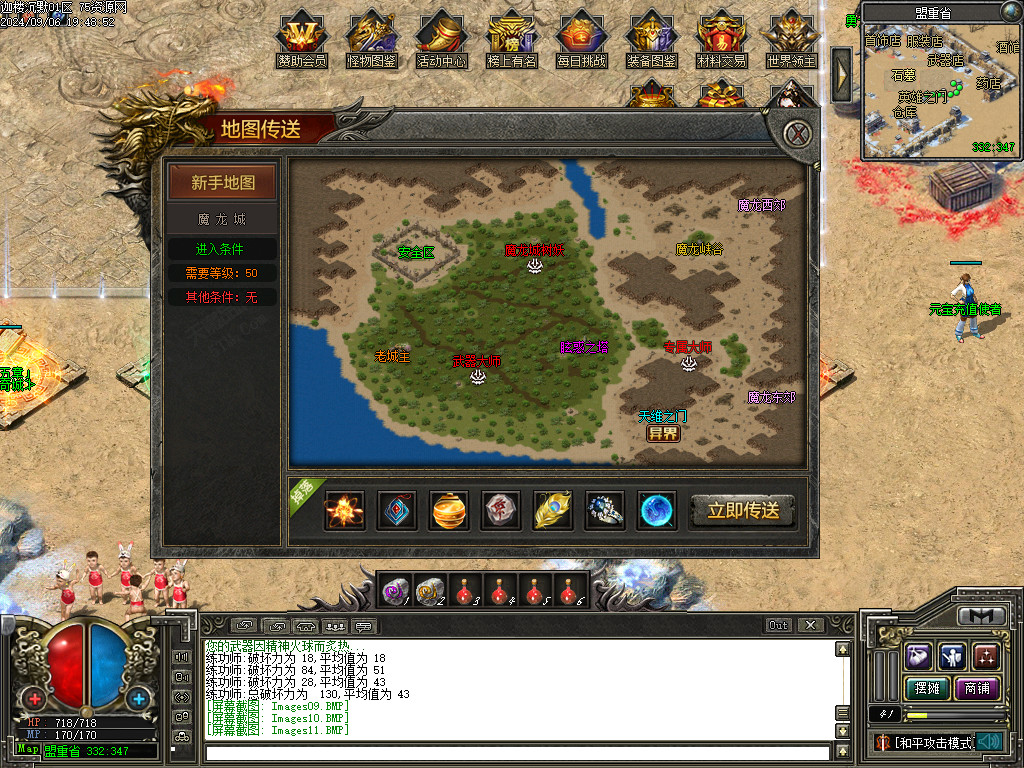Click the 异界 portal button on map
The image size is (1024, 768).
point(662,434)
